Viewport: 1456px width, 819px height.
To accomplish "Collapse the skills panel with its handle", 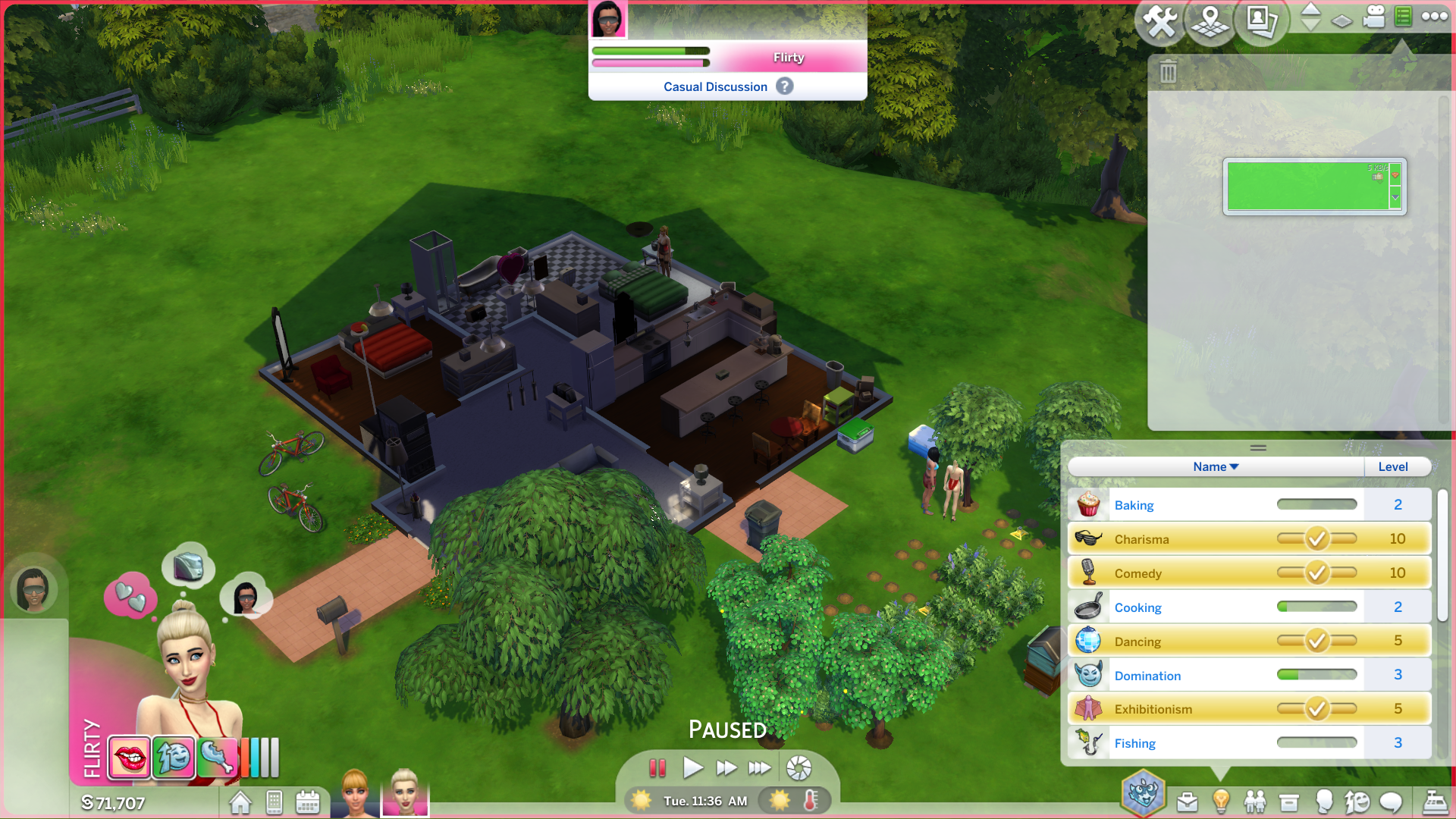I will coord(1257,447).
